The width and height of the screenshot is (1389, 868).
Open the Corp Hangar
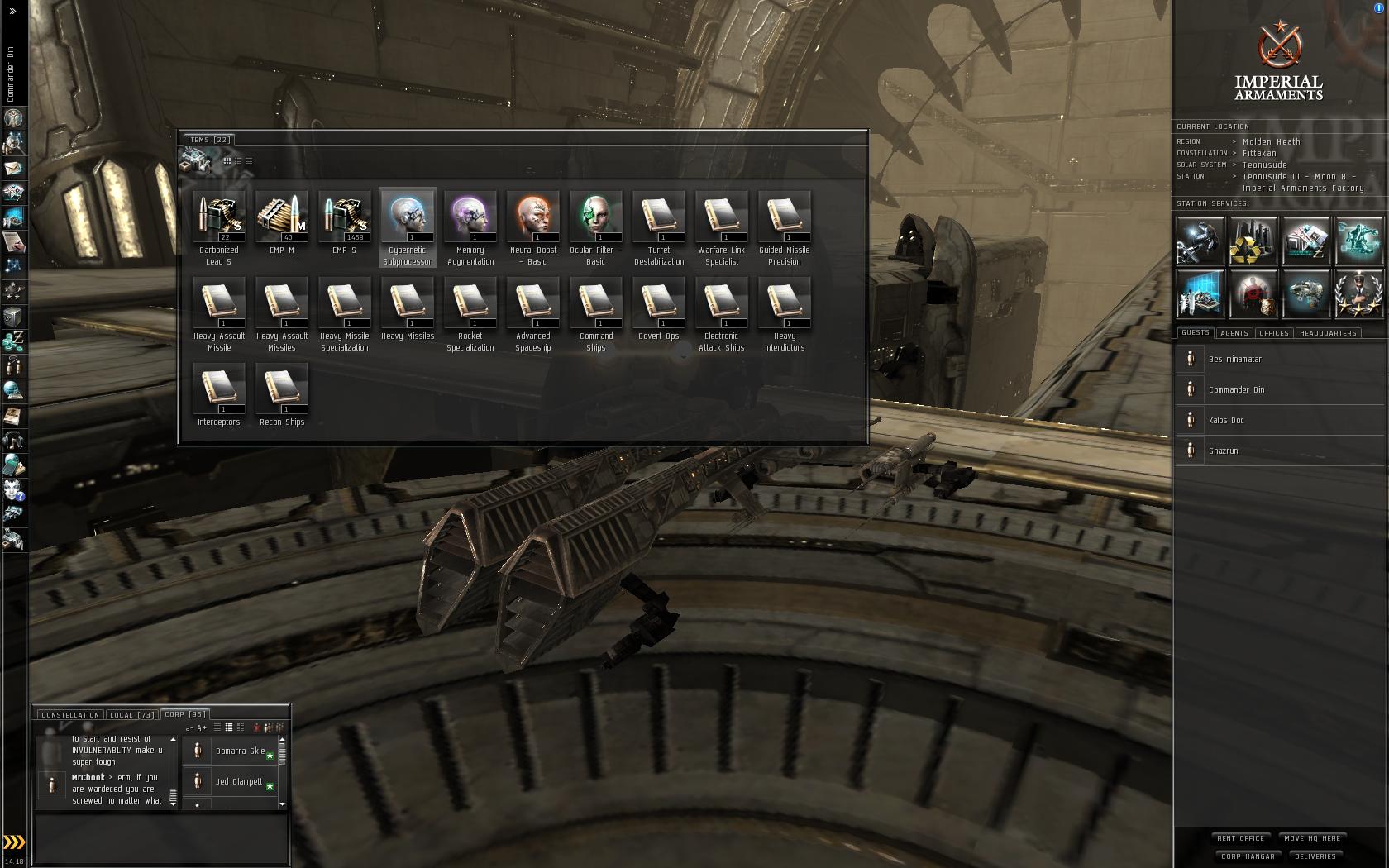[1248, 856]
